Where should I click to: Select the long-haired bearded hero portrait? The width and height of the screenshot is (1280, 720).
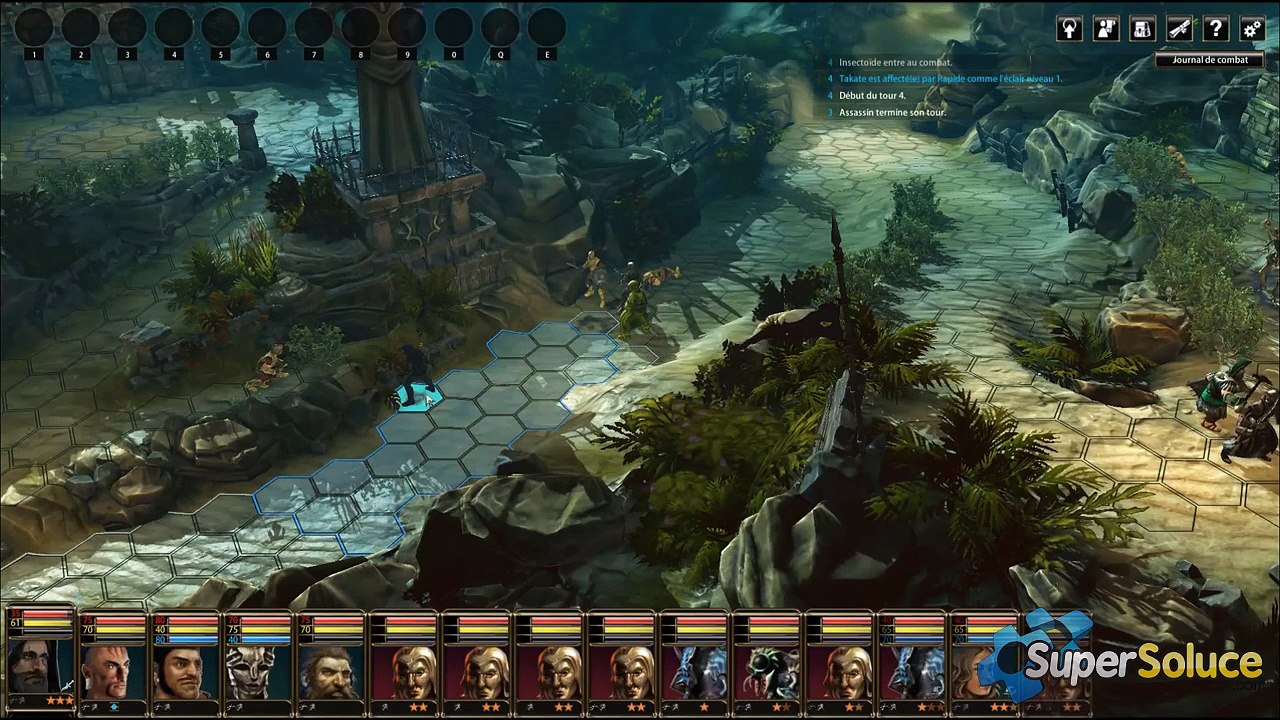[x=40, y=670]
